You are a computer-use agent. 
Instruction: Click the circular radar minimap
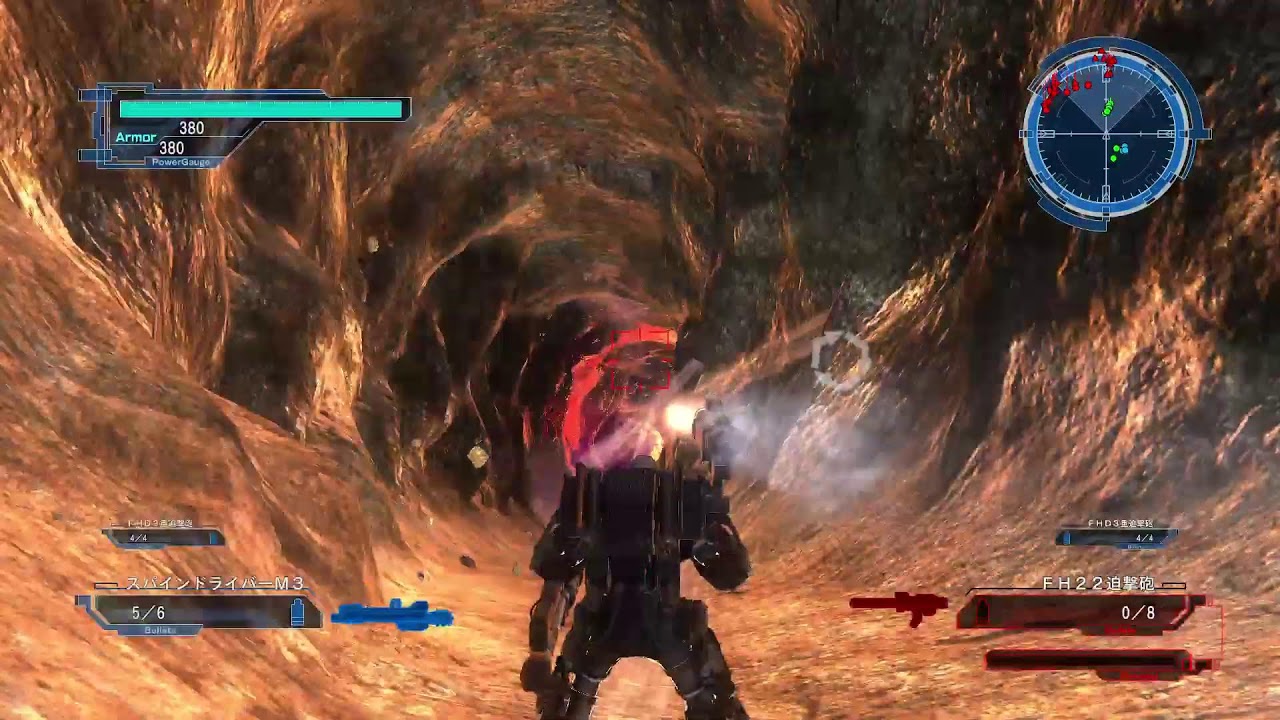point(1110,133)
